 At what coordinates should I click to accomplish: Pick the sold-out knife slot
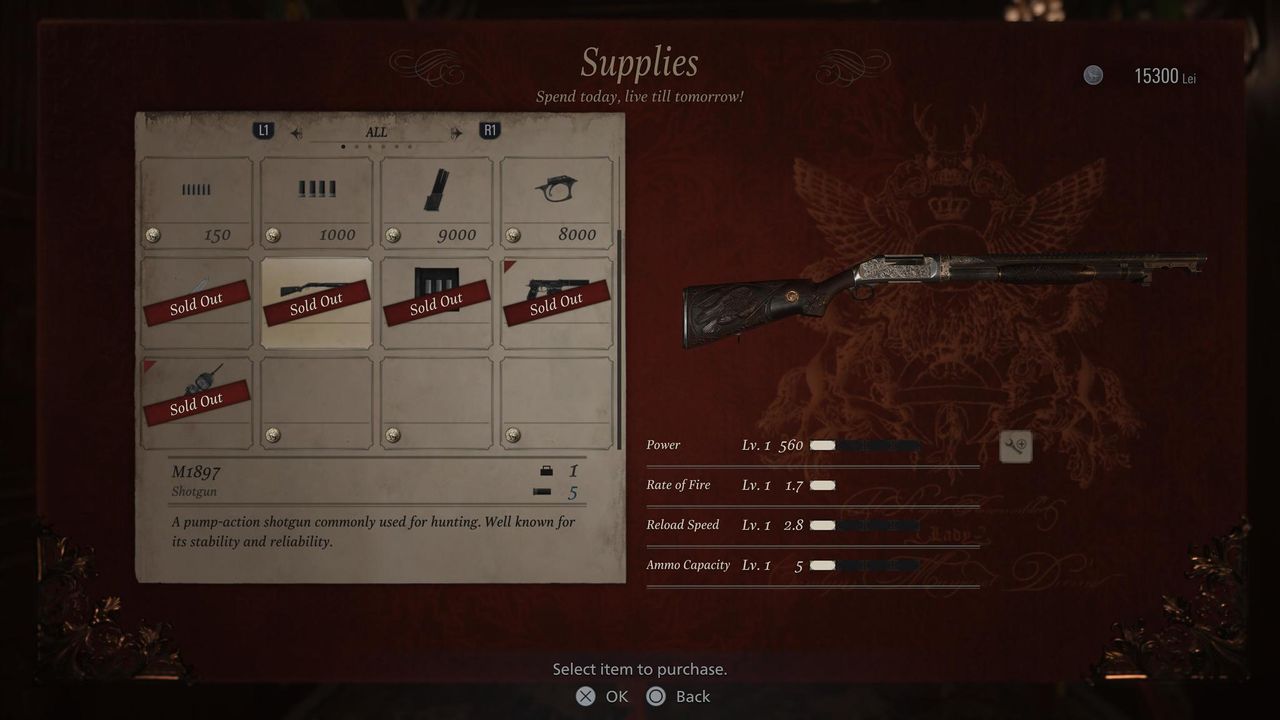click(196, 303)
